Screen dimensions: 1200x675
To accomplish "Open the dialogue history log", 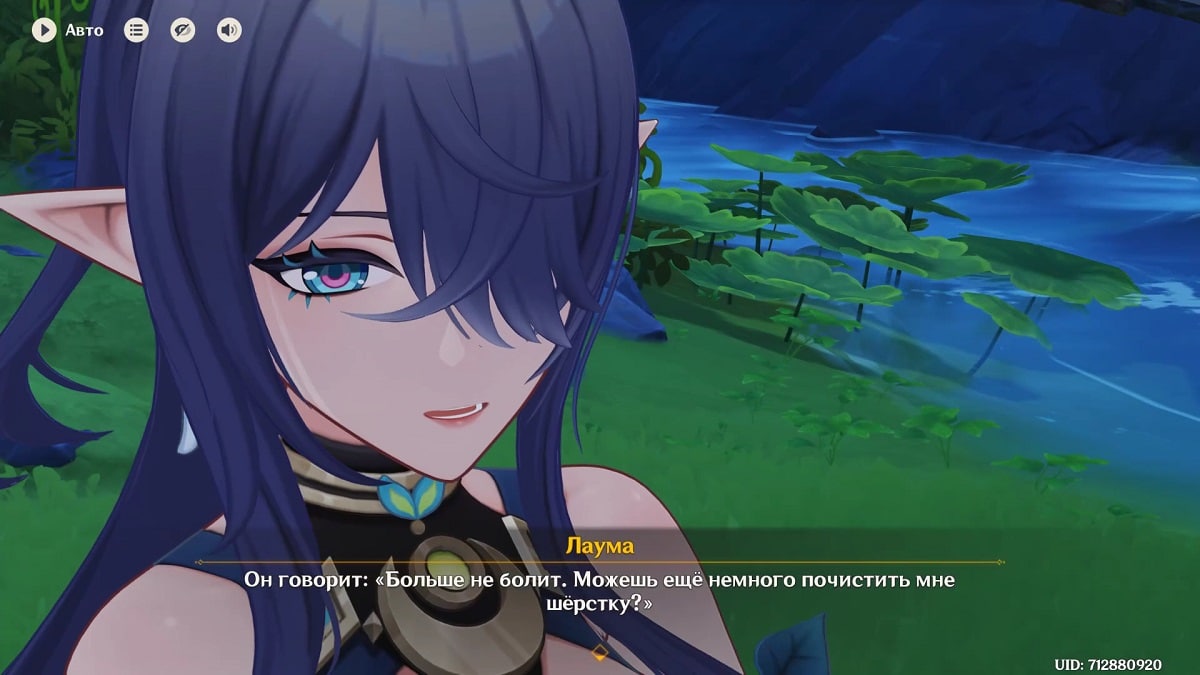I will 136,30.
